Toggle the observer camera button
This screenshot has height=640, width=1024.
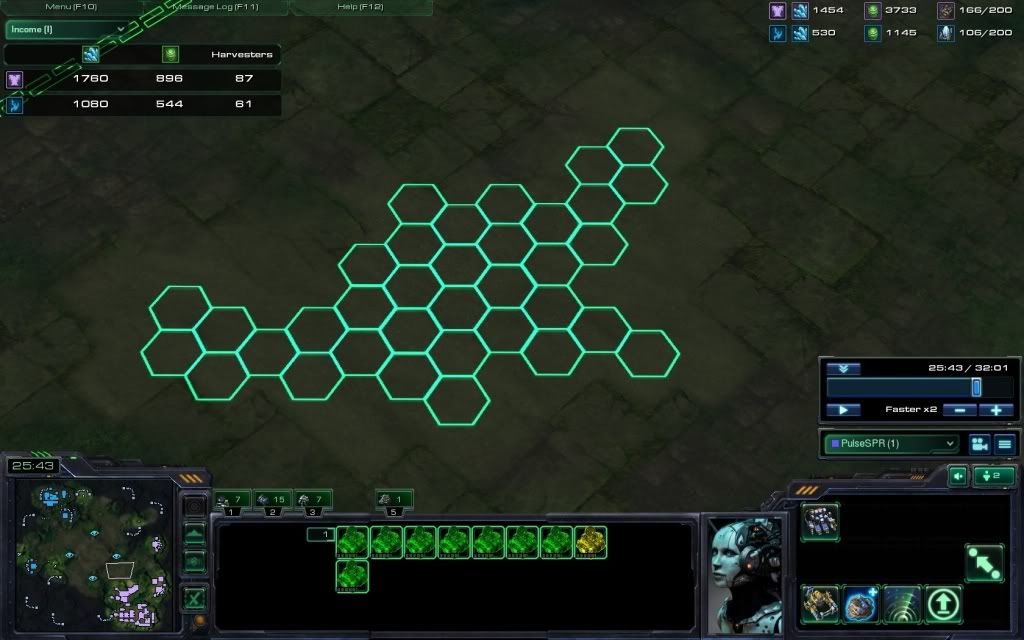[979, 444]
